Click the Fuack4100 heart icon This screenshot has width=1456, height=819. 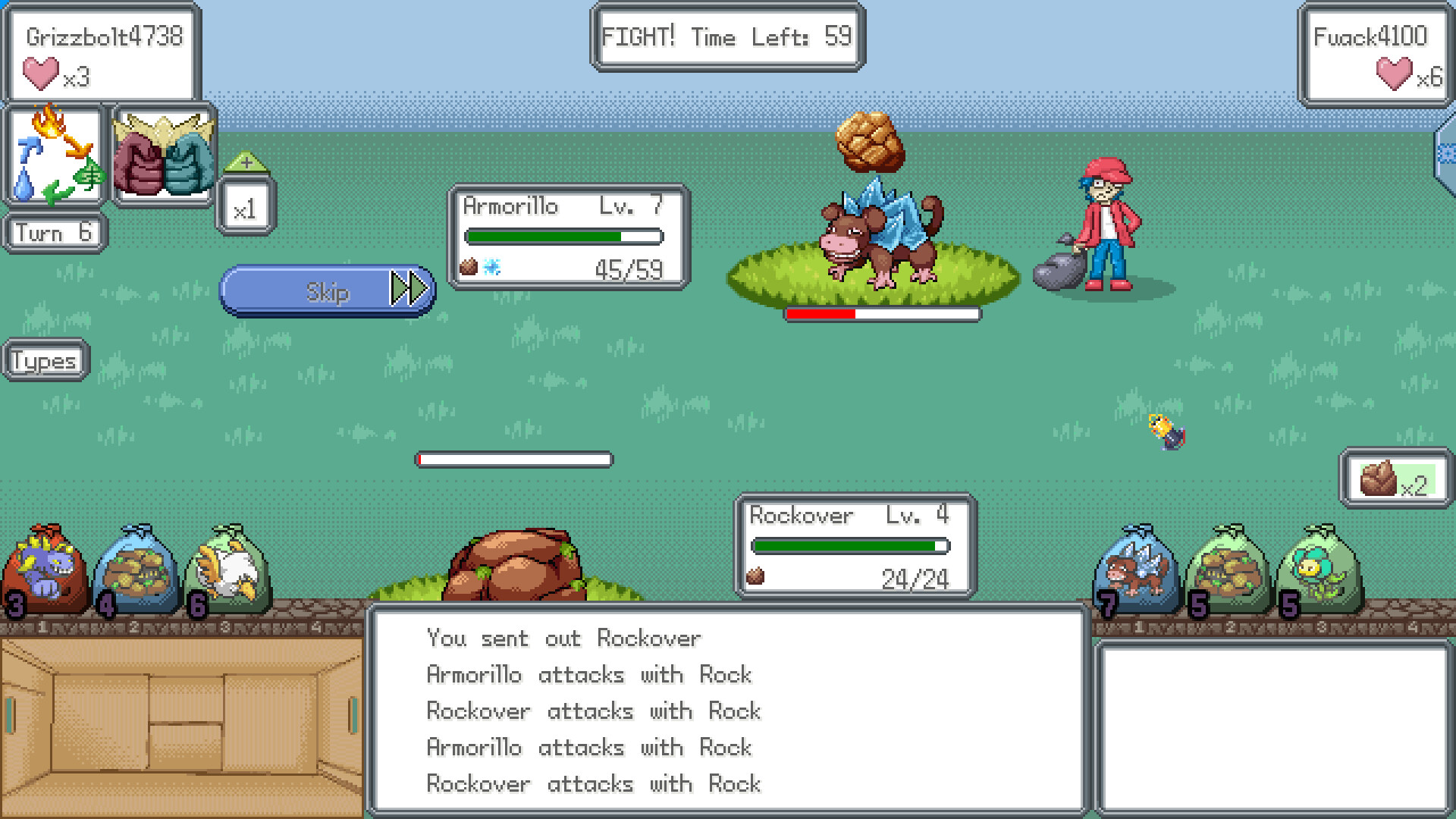(1394, 76)
